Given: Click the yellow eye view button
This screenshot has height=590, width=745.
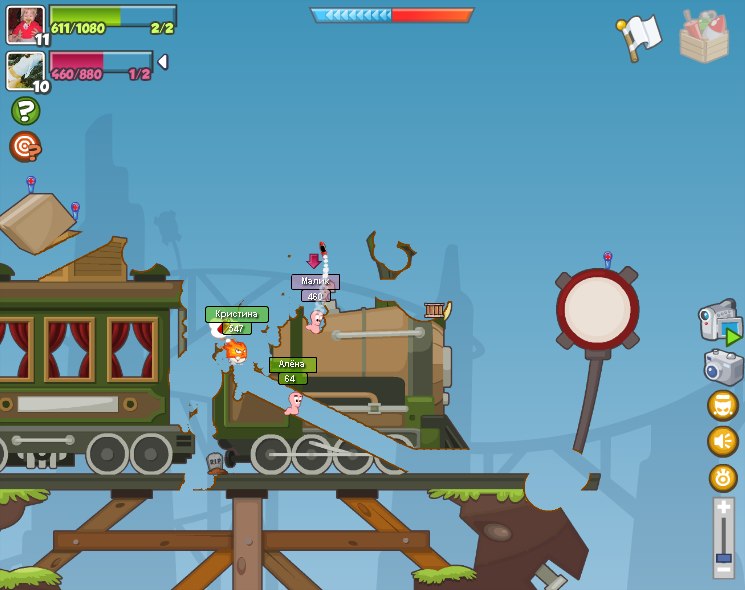Looking at the screenshot, I should pos(723,477).
